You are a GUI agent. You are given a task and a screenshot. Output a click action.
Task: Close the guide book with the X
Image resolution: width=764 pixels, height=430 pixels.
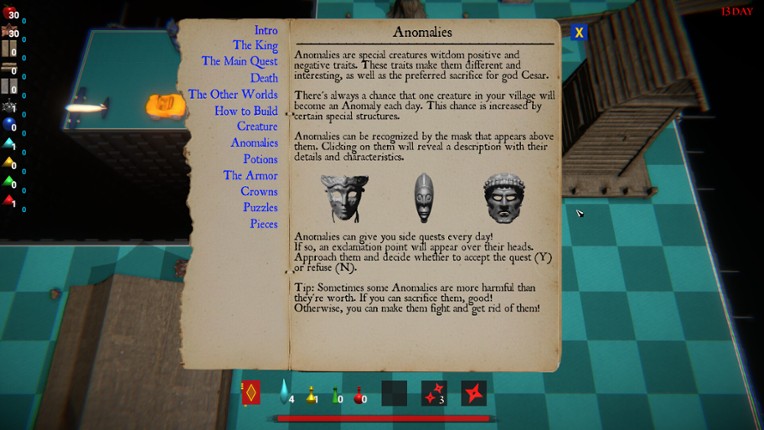[x=578, y=31]
